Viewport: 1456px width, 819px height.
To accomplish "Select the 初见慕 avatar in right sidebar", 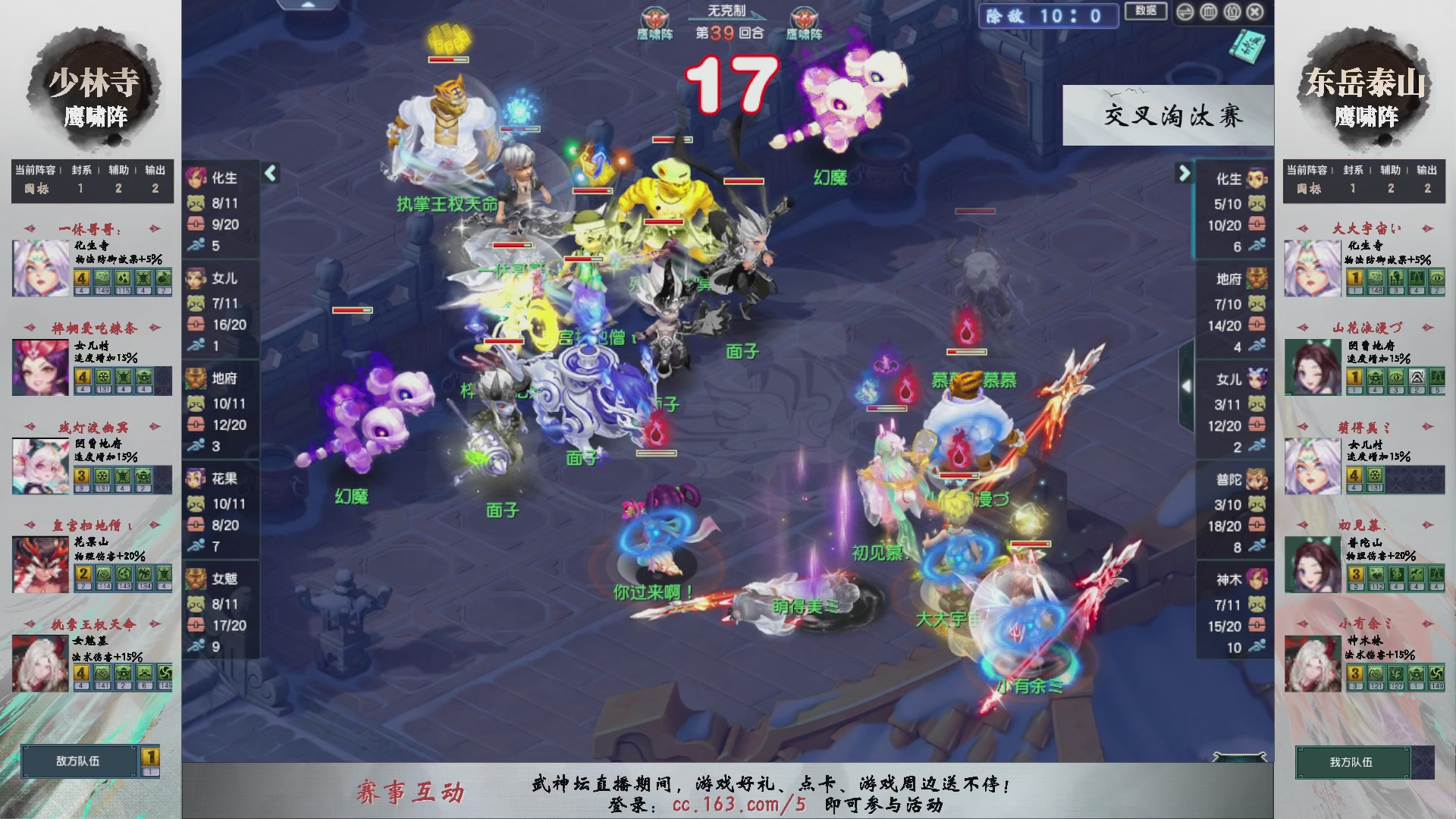I will 1311,565.
